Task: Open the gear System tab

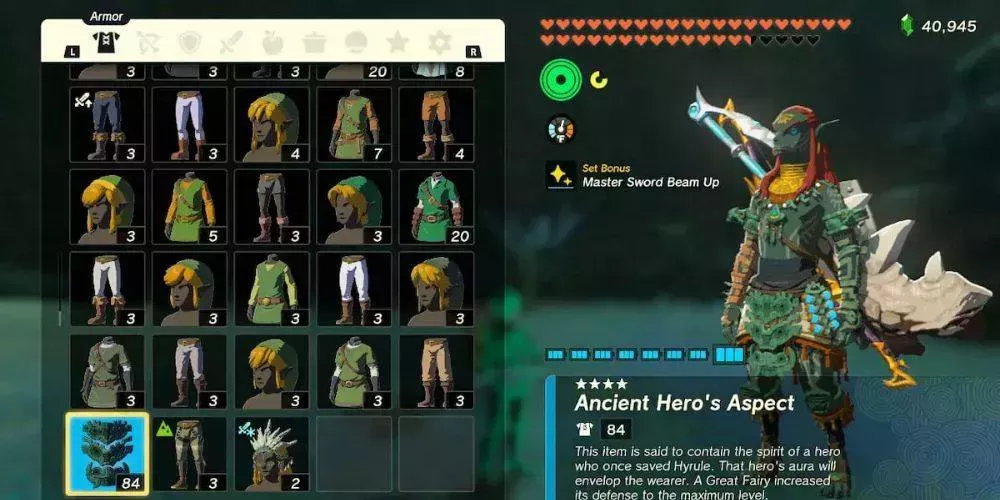Action: click(439, 42)
